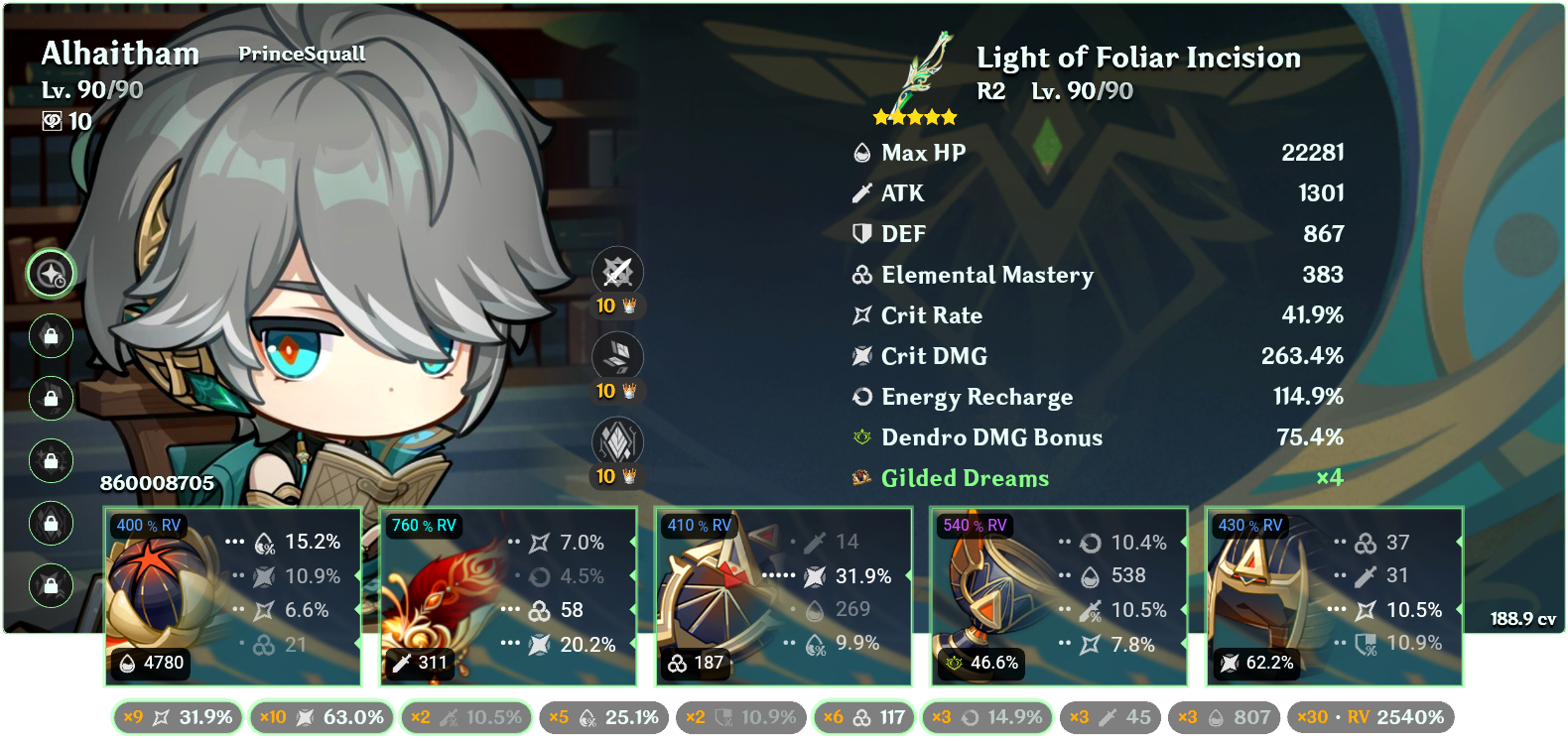This screenshot has width=1568, height=741.
Task: Click the Normal Attack talent icon
Action: pyautogui.click(x=620, y=272)
